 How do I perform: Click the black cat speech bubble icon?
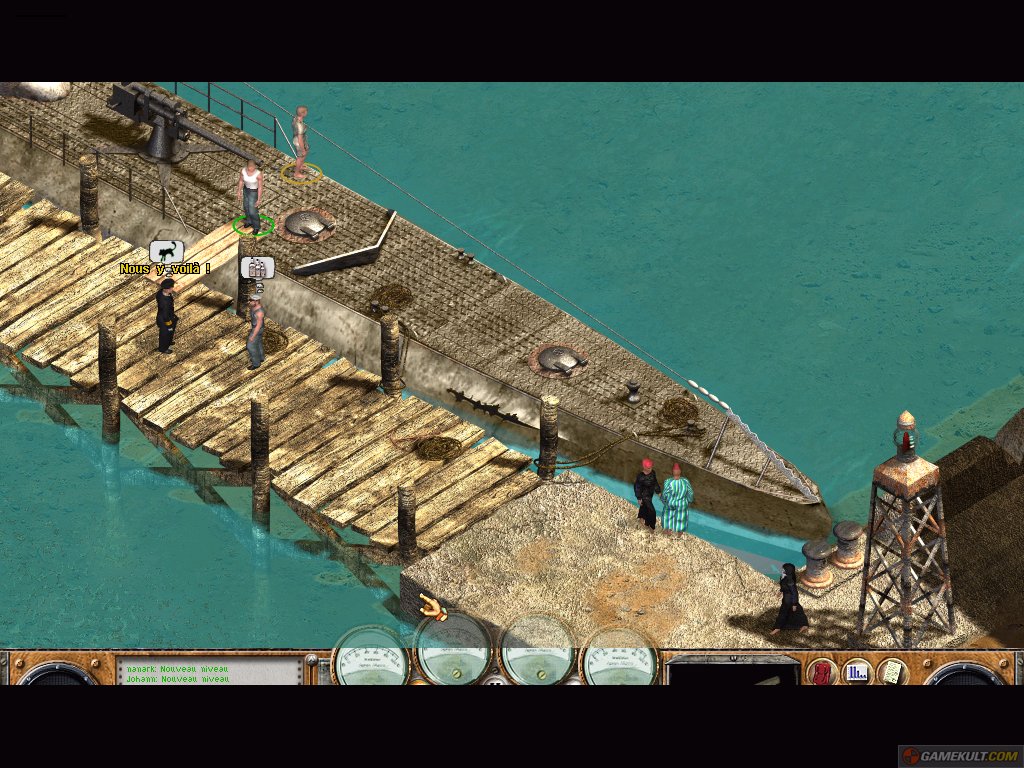tap(167, 252)
